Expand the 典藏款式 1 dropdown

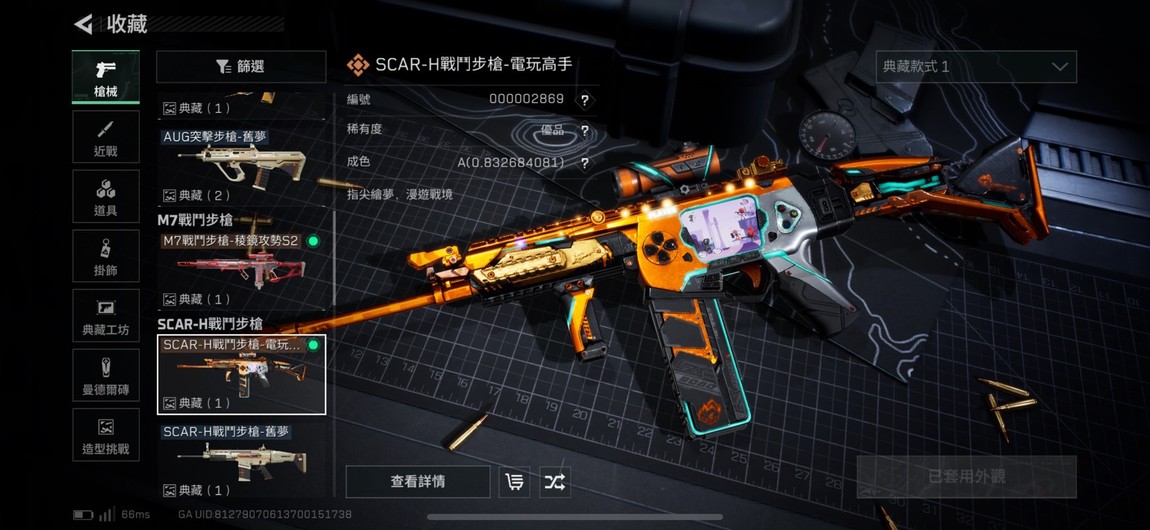pyautogui.click(x=976, y=67)
